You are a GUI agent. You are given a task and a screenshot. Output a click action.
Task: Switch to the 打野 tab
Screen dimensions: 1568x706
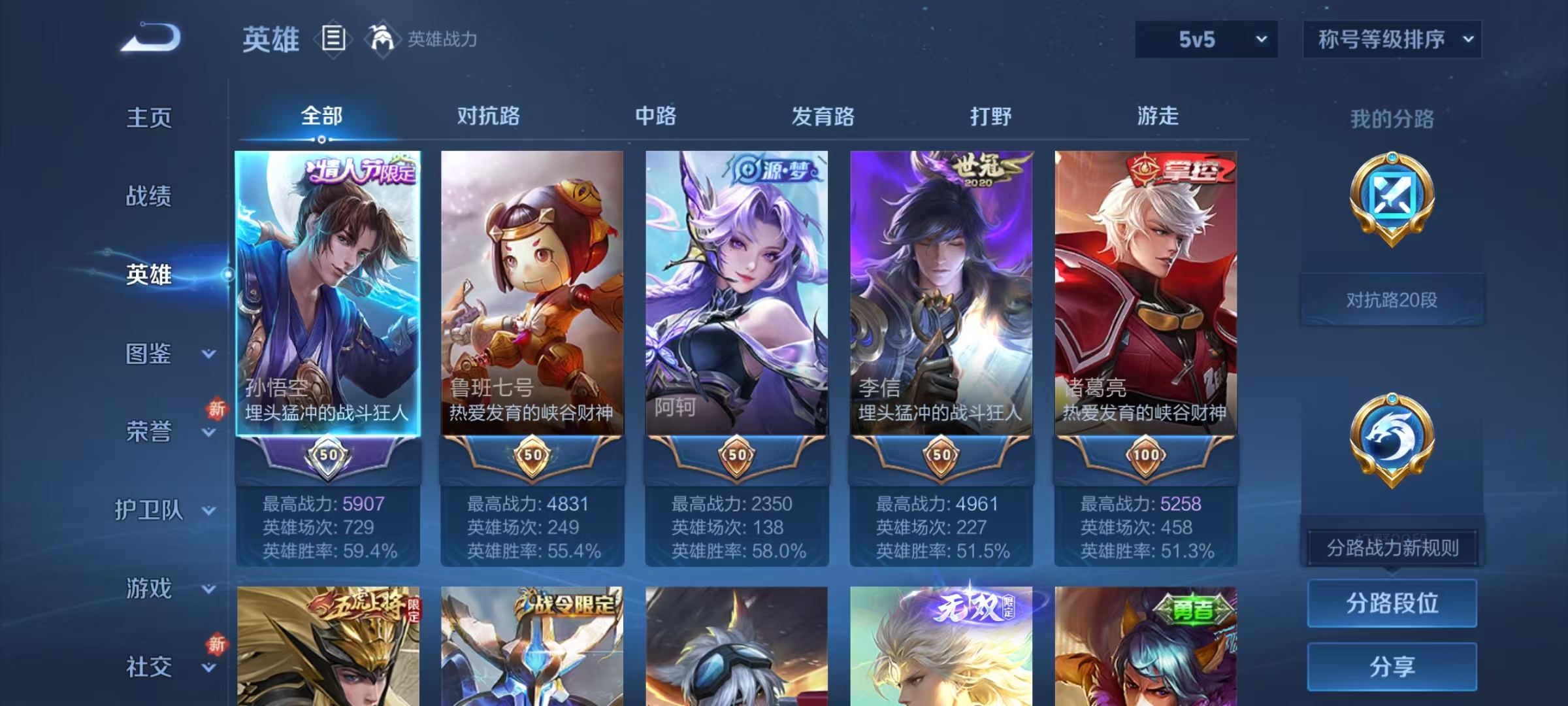pyautogui.click(x=990, y=116)
